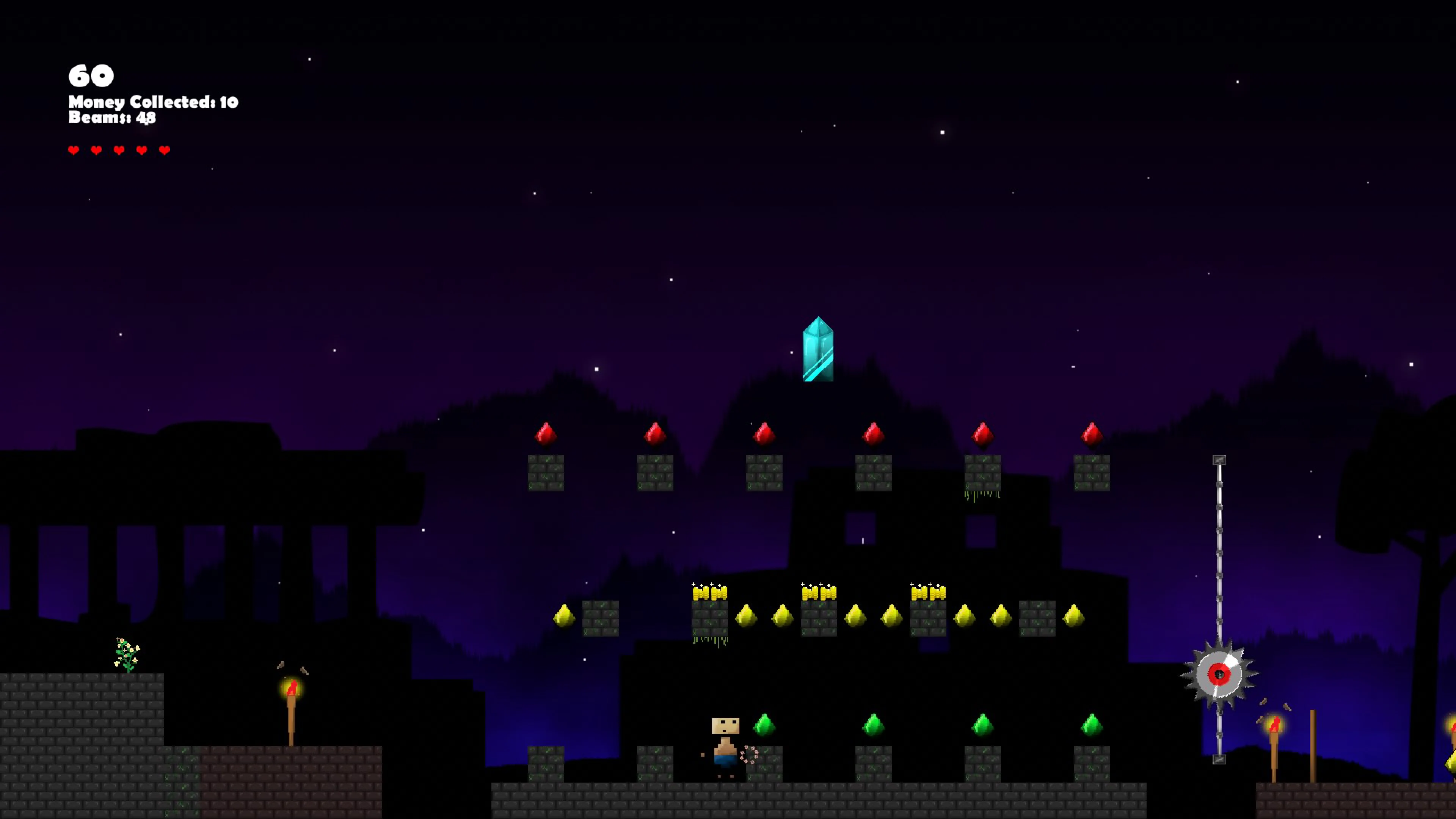Click the first red heart in the health bar

[x=74, y=150]
